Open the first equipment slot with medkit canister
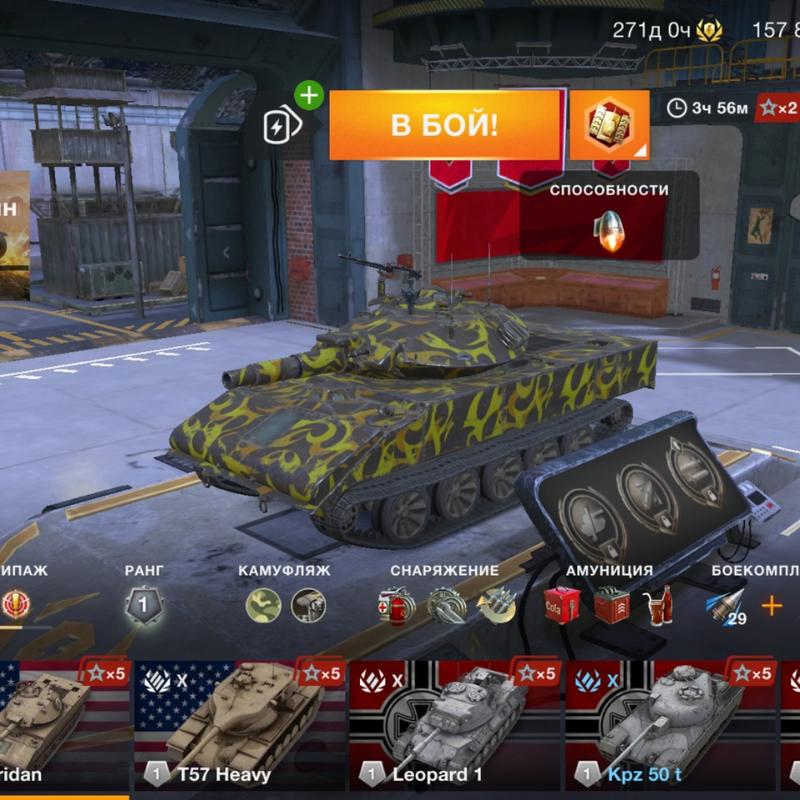The width and height of the screenshot is (800, 800). tap(395, 605)
